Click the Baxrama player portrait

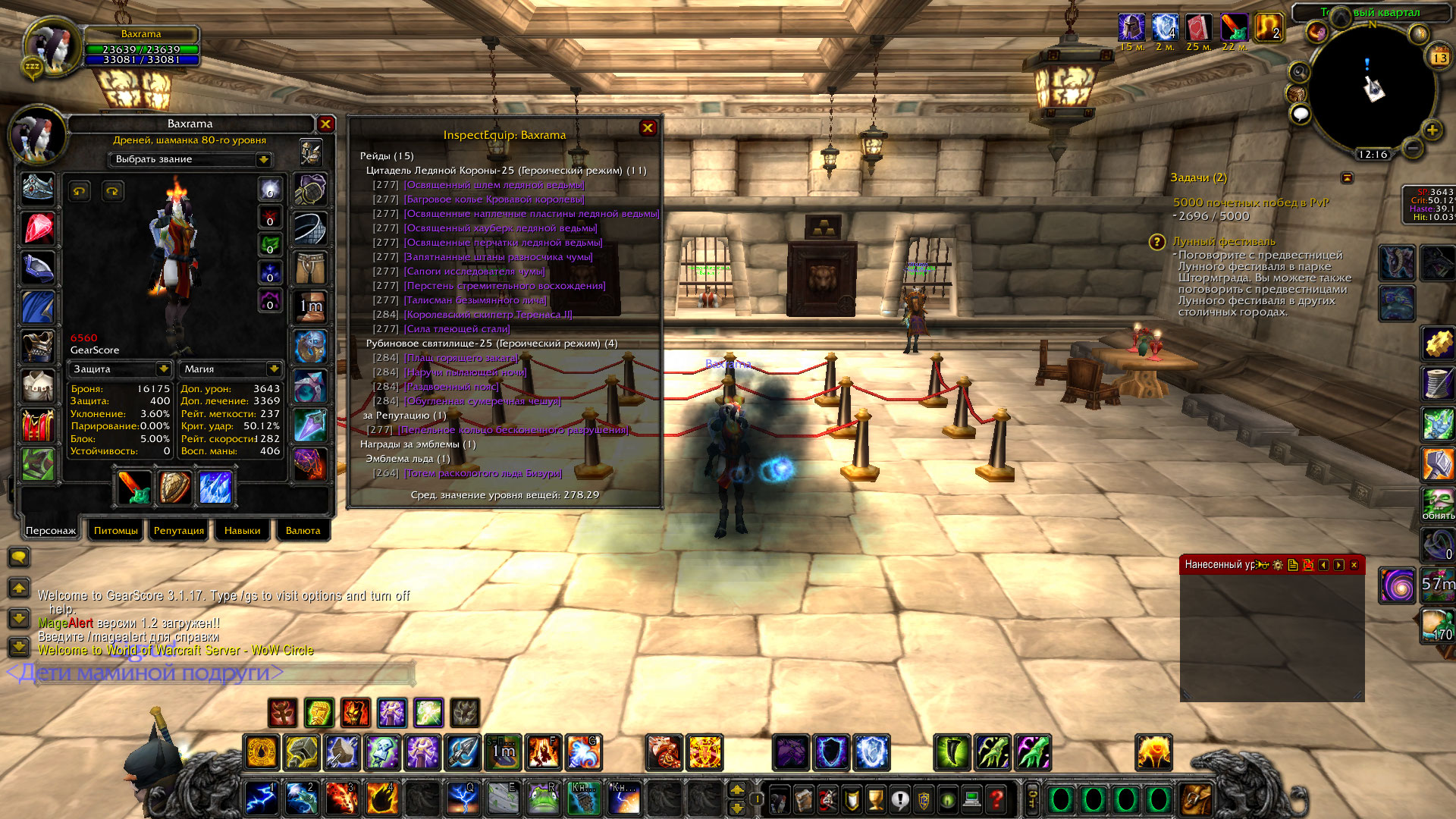pyautogui.click(x=52, y=47)
